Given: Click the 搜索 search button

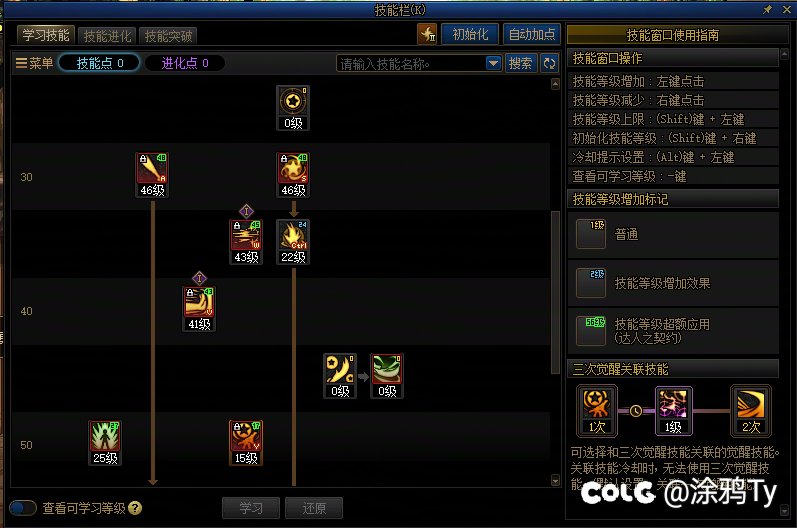Looking at the screenshot, I should click(x=520, y=63).
